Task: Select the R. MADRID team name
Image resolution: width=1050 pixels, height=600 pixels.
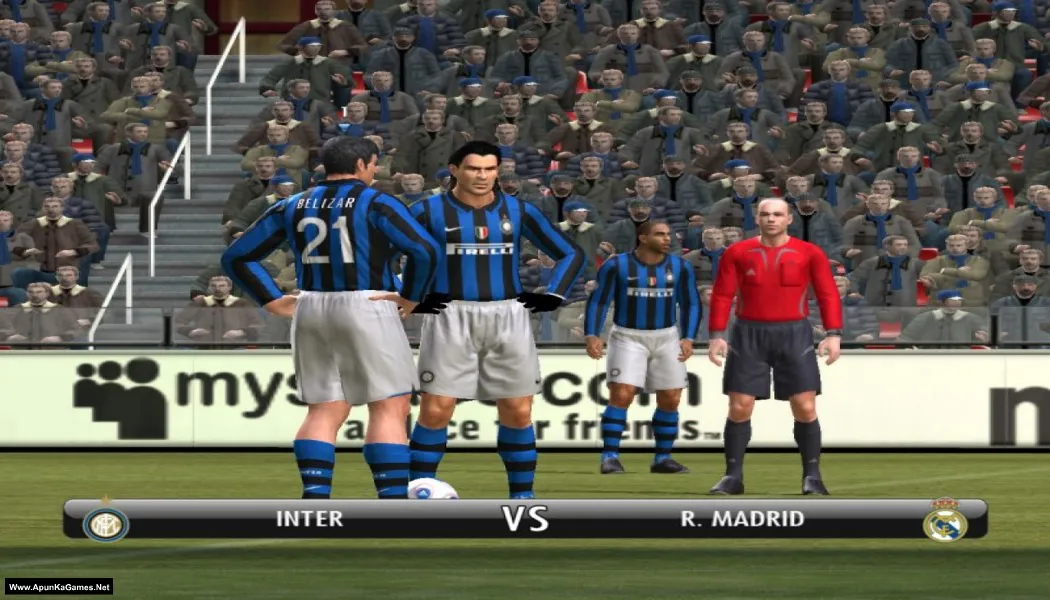Action: pos(742,519)
